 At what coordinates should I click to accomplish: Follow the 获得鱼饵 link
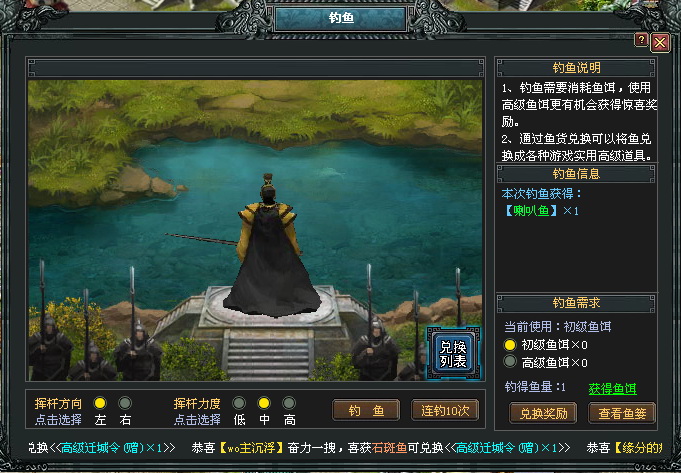coord(612,388)
